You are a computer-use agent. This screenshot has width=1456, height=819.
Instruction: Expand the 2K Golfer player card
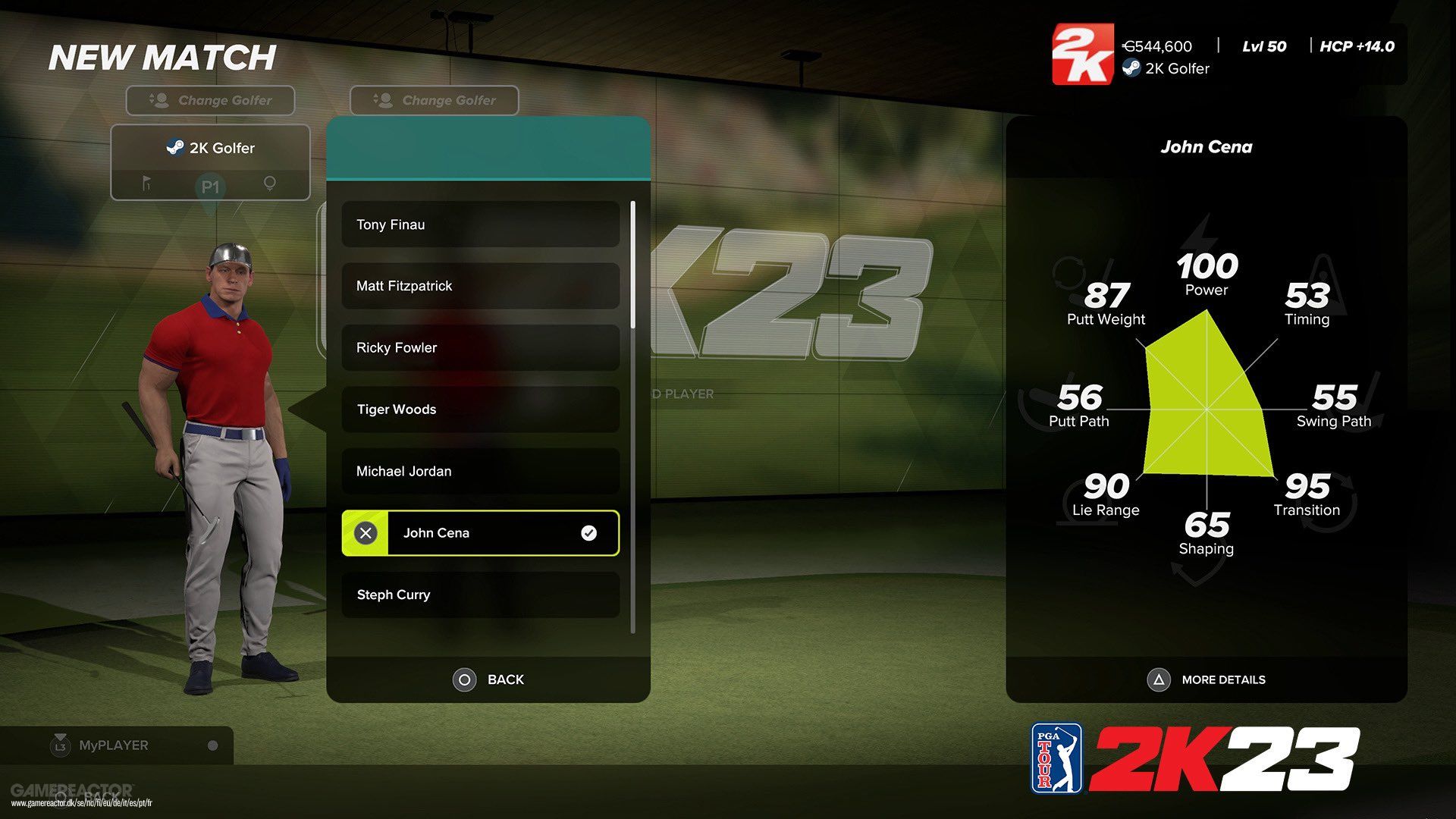pos(211,148)
